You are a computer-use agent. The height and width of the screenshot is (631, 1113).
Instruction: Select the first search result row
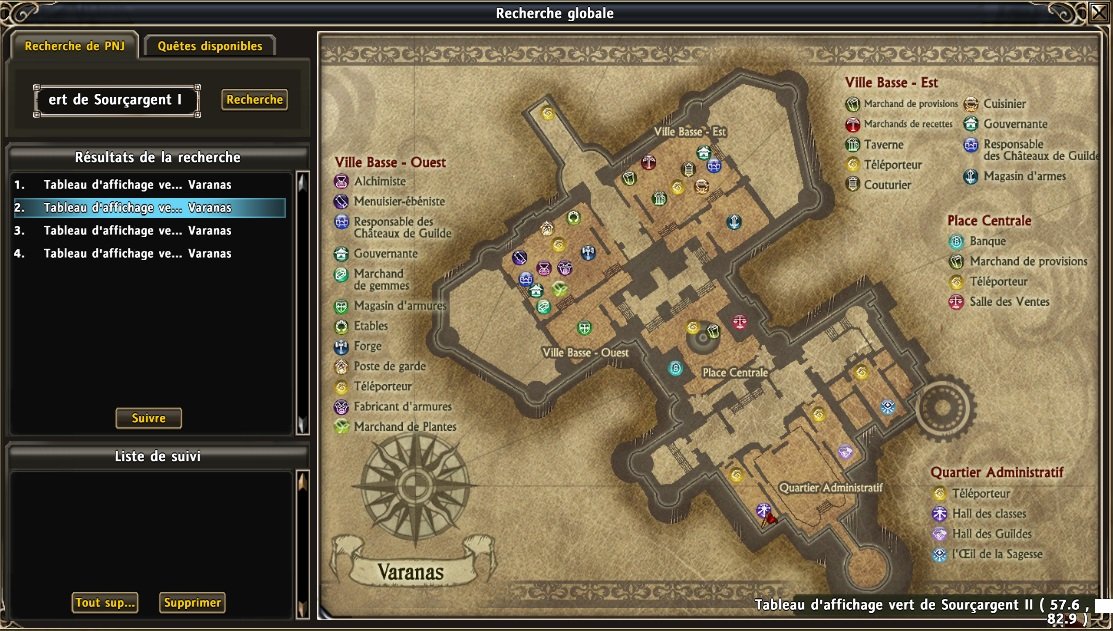tap(150, 185)
